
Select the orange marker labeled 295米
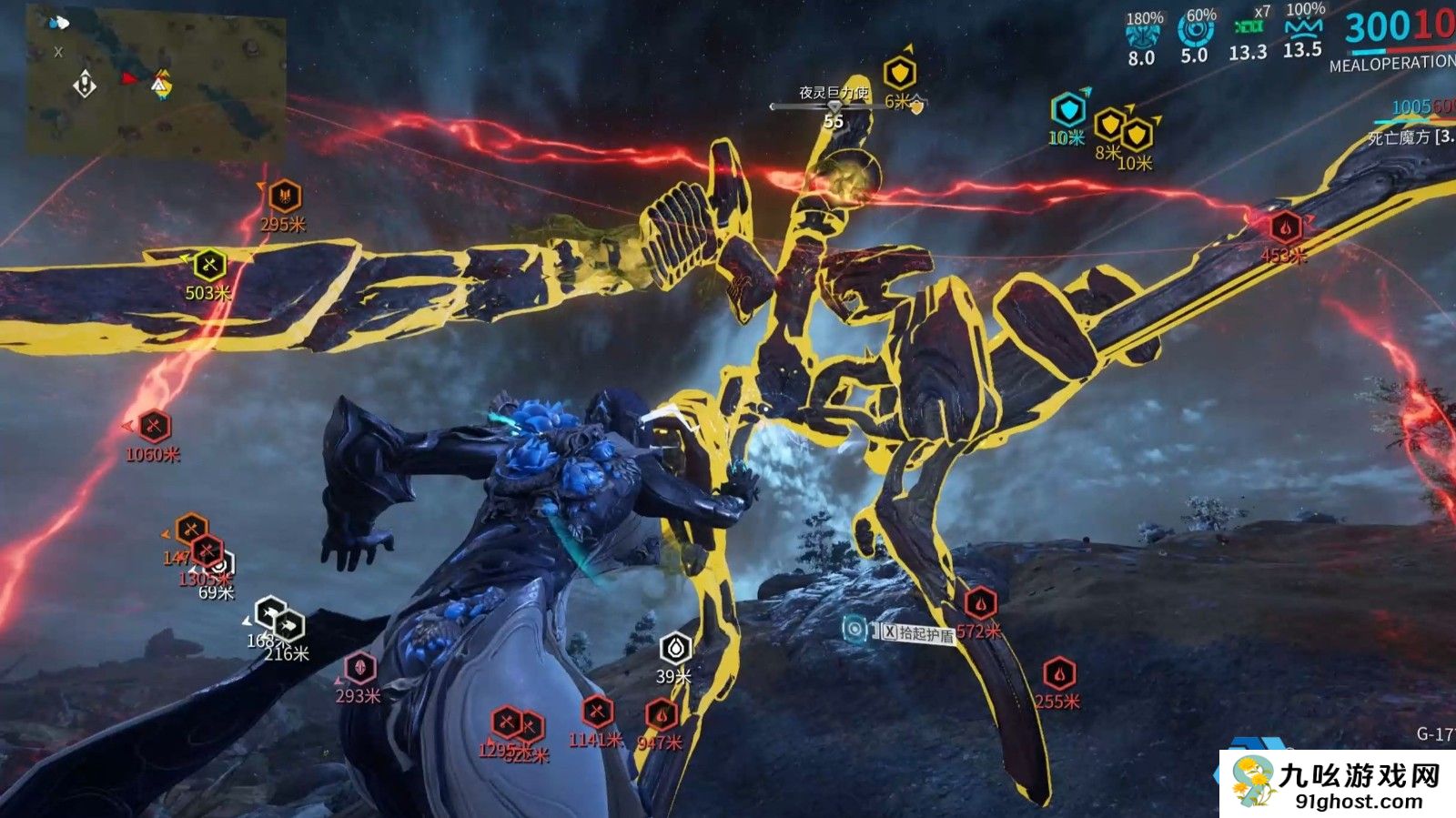click(285, 197)
